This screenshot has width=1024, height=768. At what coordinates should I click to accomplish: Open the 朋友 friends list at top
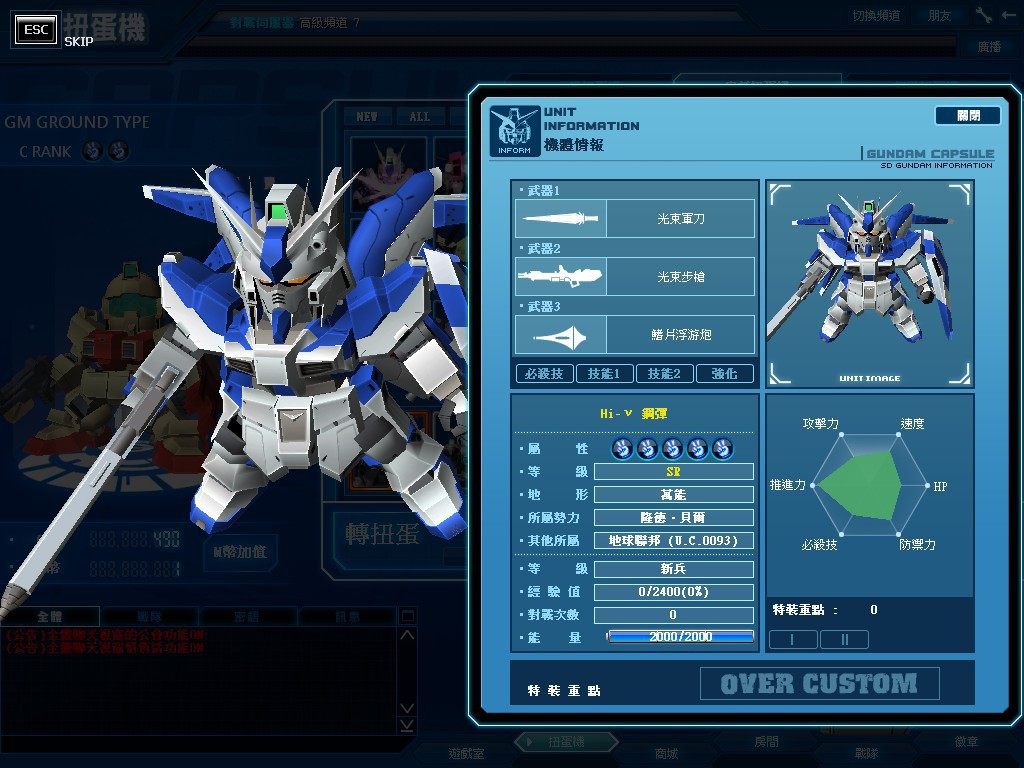pyautogui.click(x=940, y=16)
